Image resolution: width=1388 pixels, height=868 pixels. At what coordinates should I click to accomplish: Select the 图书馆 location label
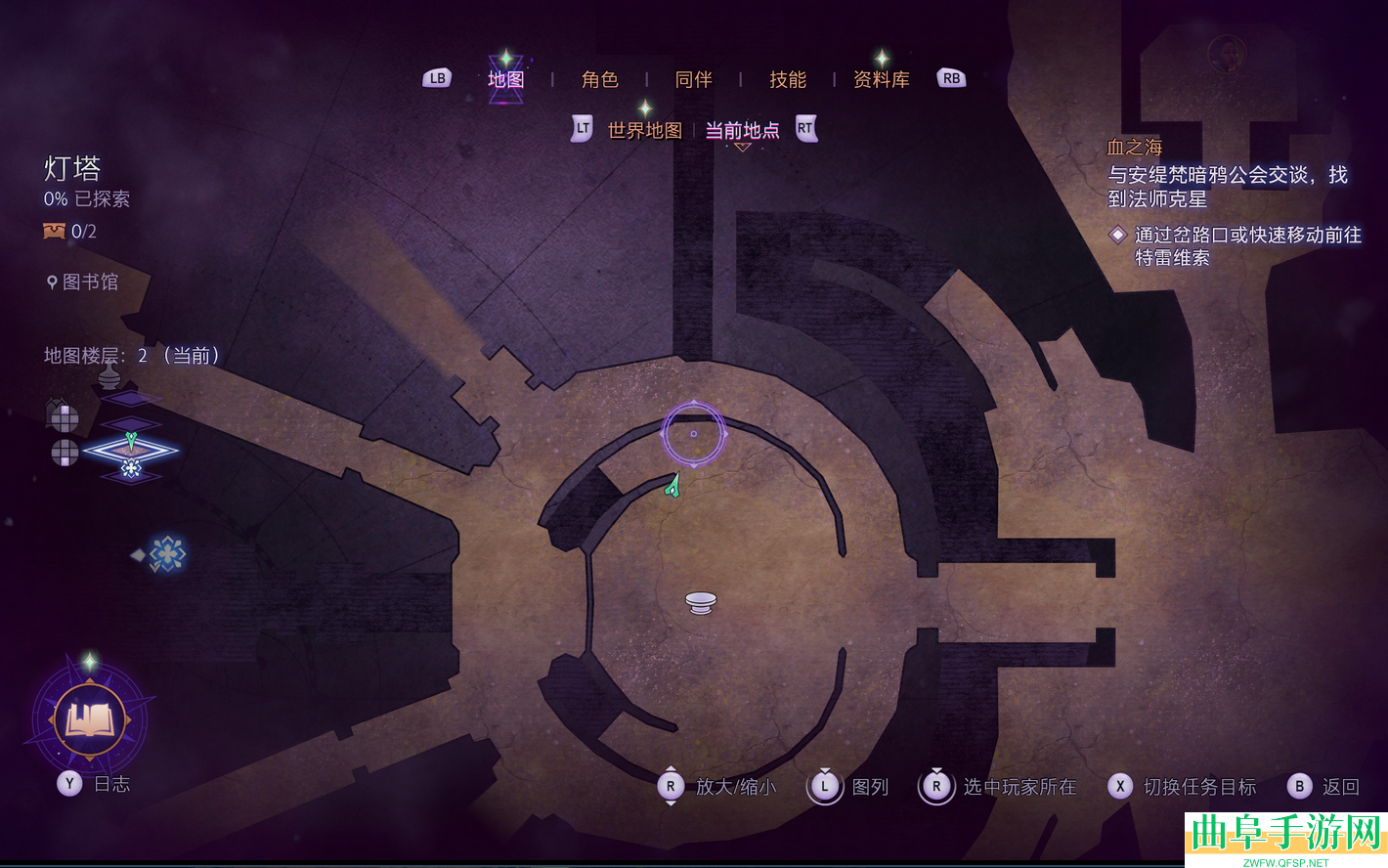point(89,282)
